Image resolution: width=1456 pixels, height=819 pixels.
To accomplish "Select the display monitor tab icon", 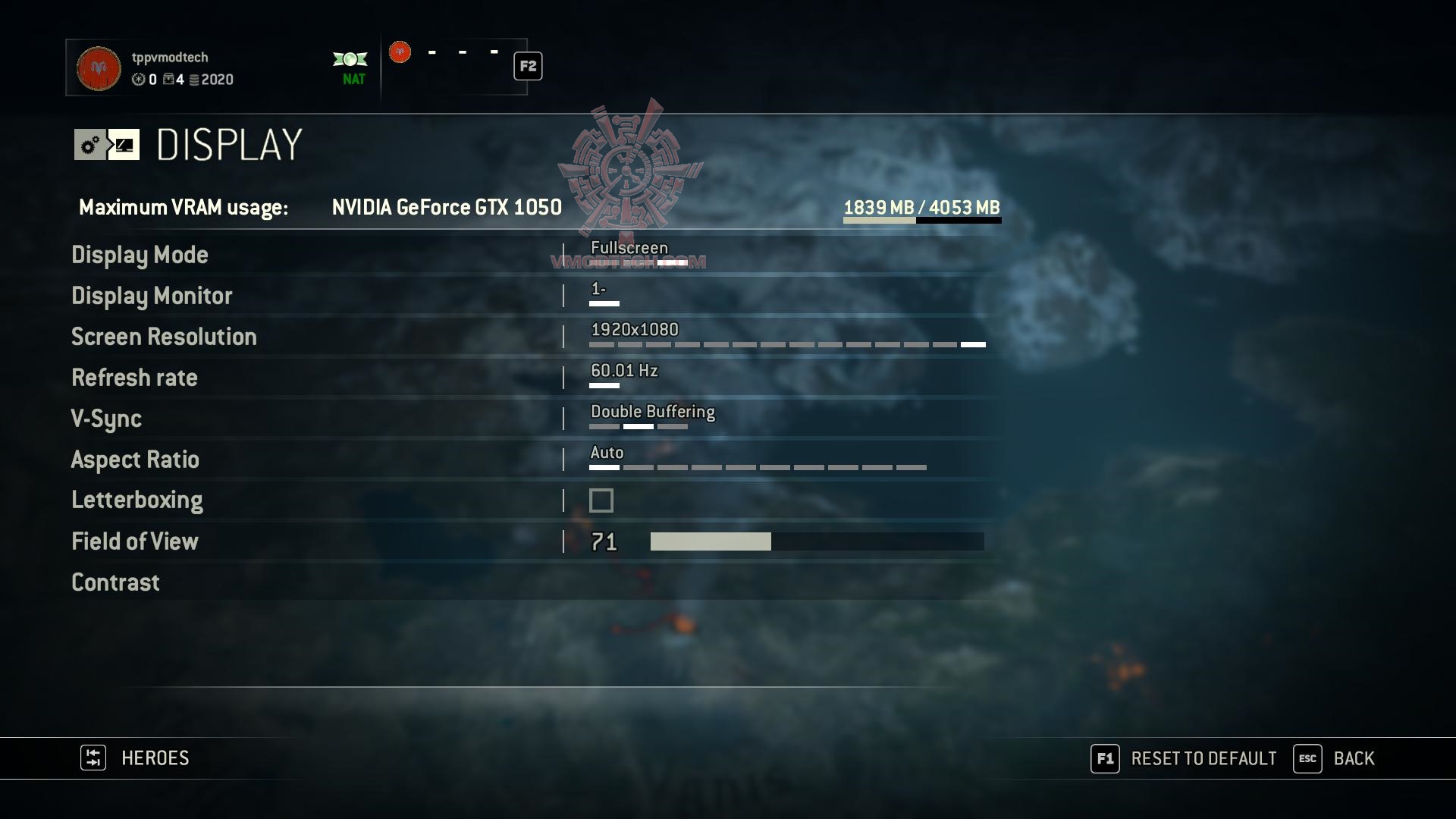I will coord(124,145).
